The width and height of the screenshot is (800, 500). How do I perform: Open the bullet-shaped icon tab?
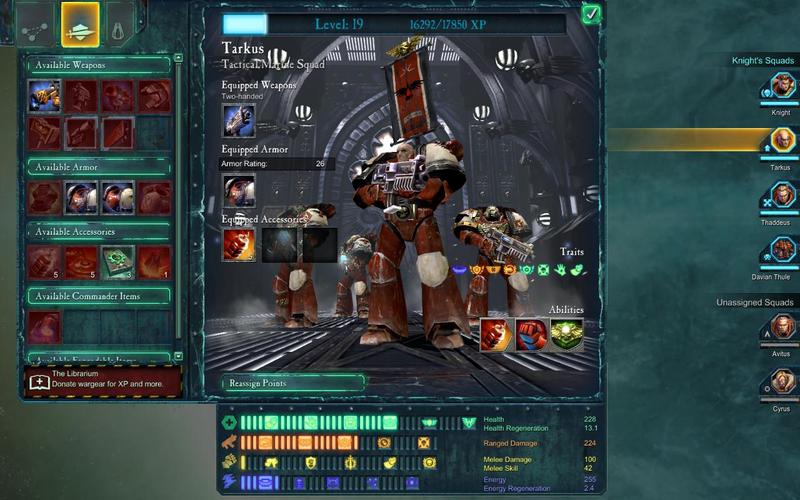pyautogui.click(x=120, y=26)
